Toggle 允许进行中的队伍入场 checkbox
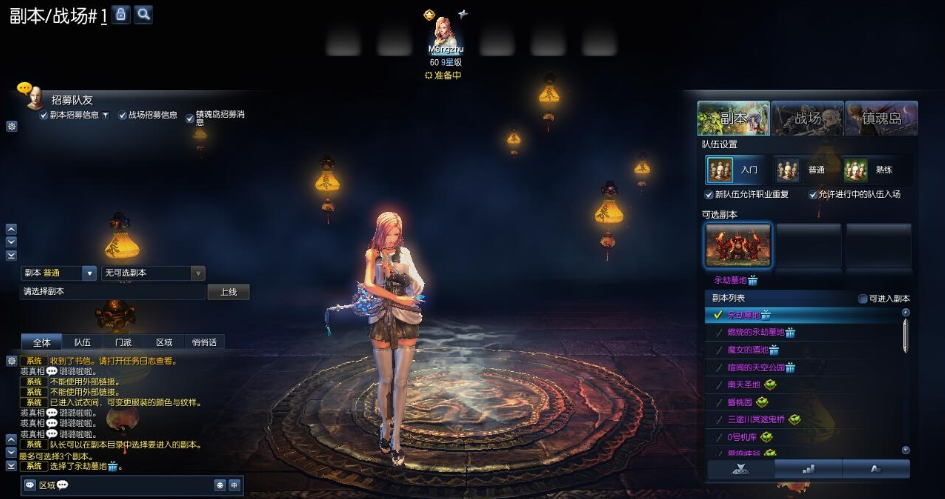945x499 pixels. coord(813,194)
